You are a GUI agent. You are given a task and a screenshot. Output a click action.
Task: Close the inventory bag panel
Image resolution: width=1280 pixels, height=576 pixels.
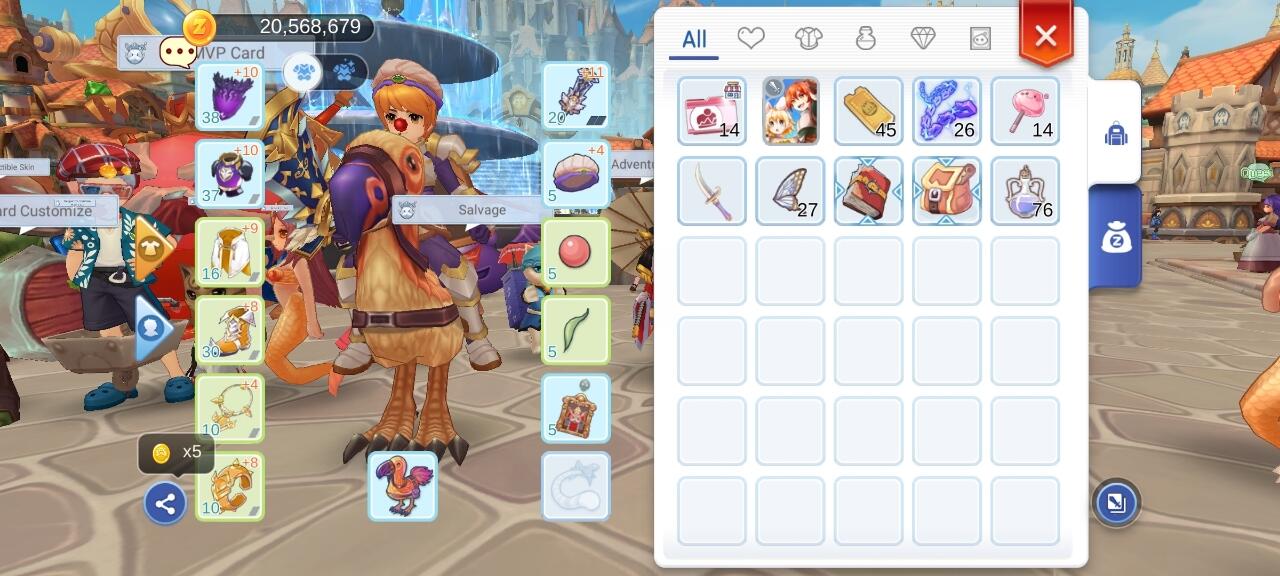point(1045,37)
